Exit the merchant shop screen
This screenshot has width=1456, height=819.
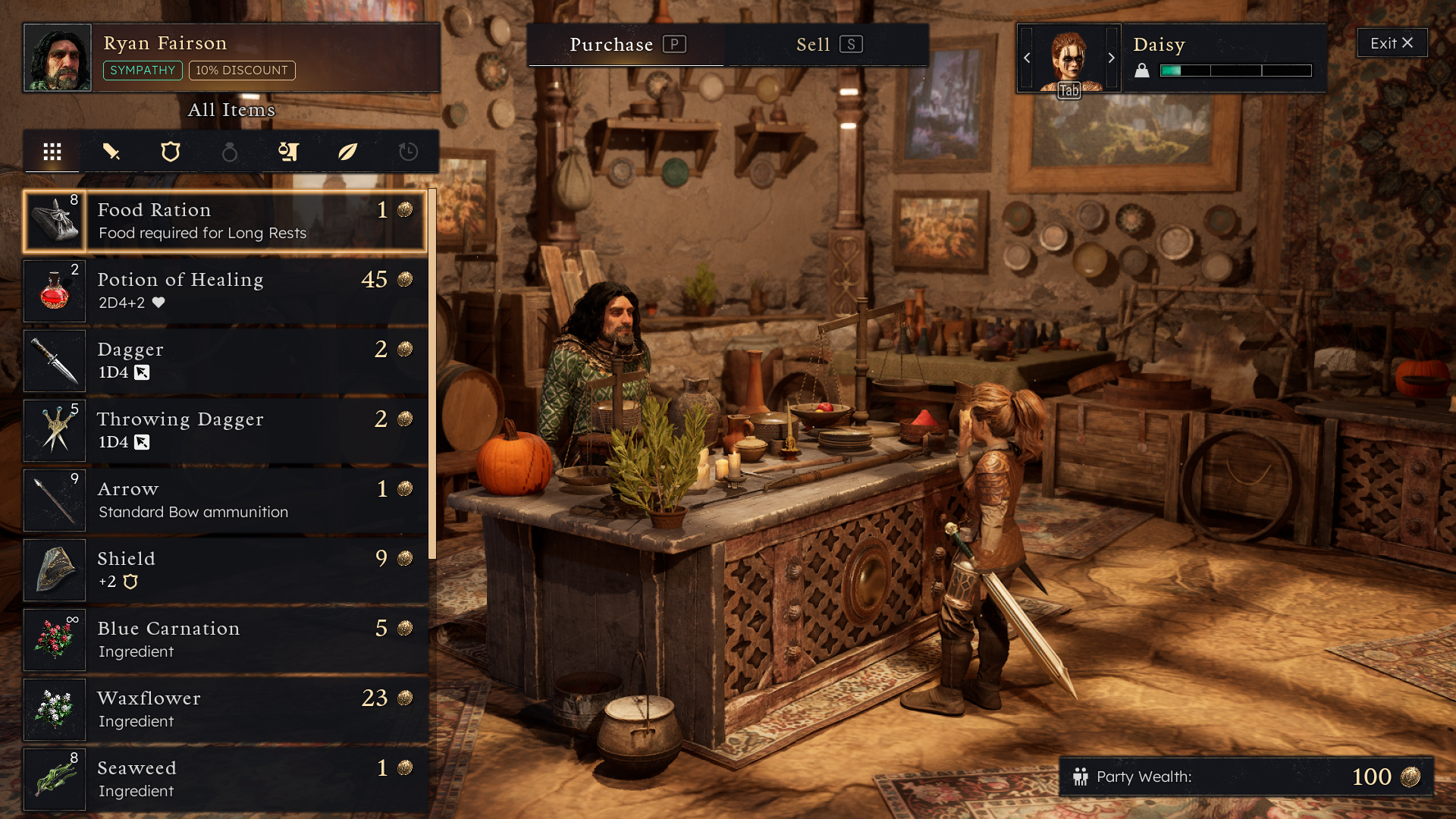point(1392,43)
